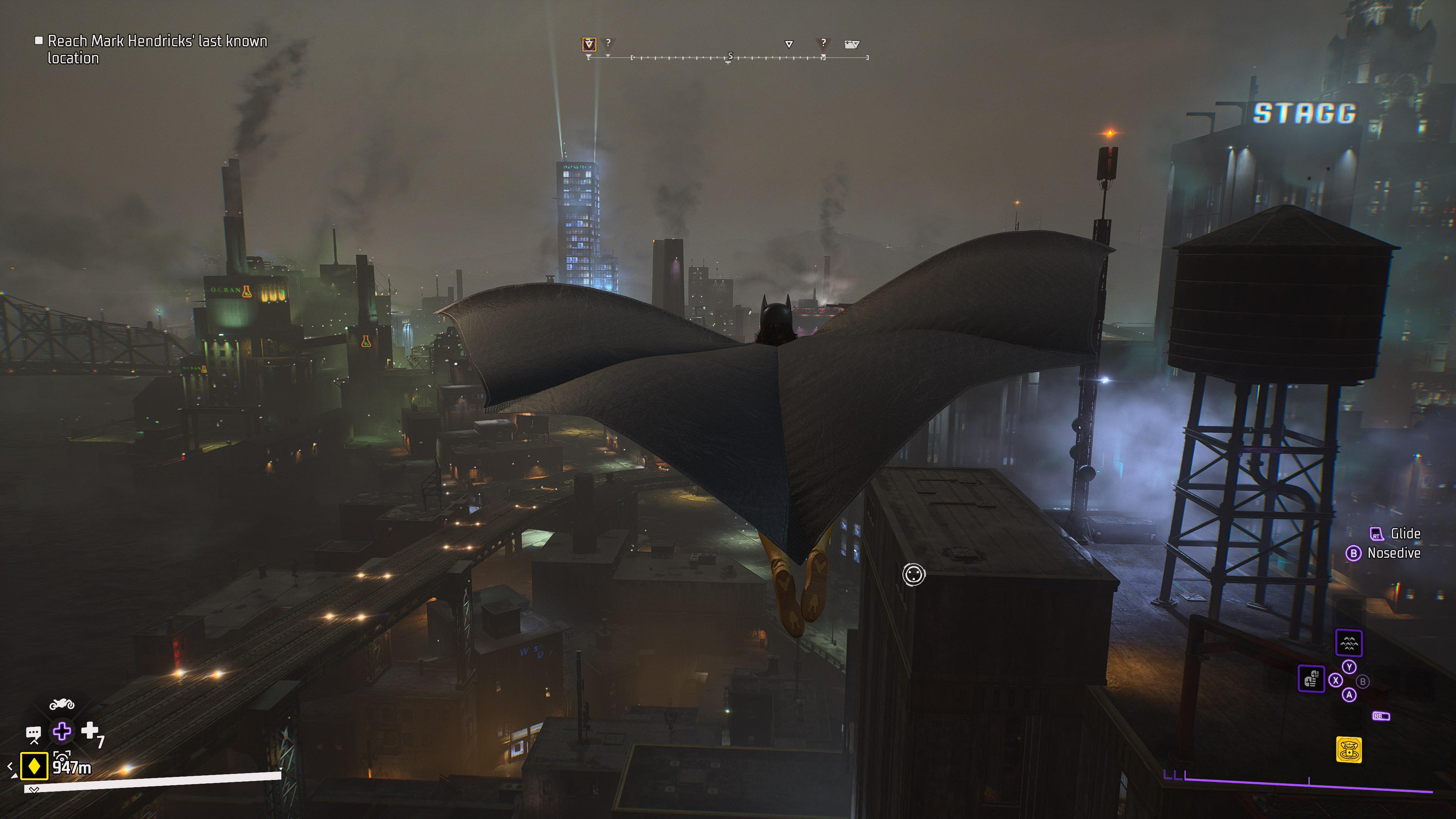Click the highlighted yellow compass waypoint marker
This screenshot has width=1456, height=819.
coord(589,44)
